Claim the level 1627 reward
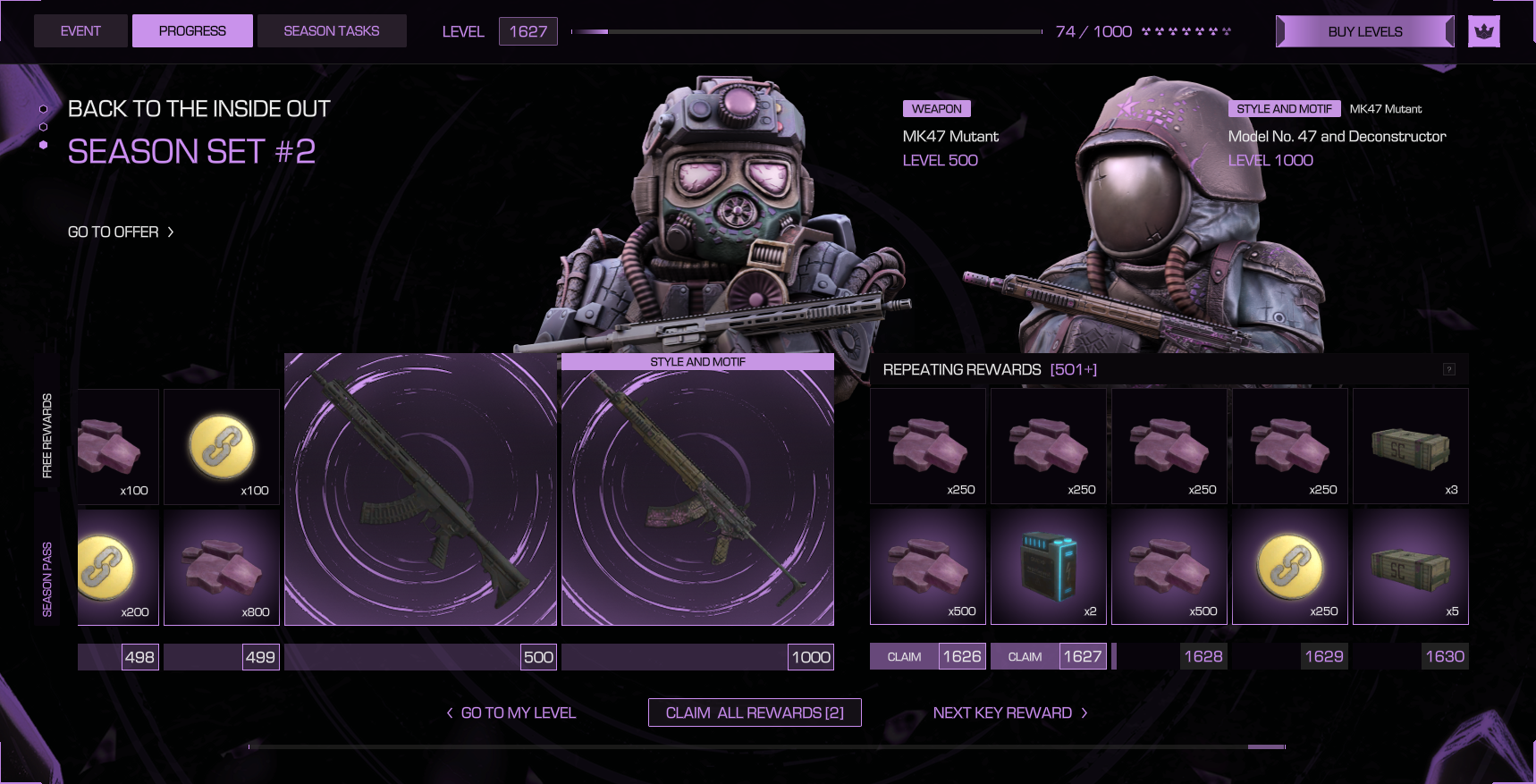 [1025, 657]
